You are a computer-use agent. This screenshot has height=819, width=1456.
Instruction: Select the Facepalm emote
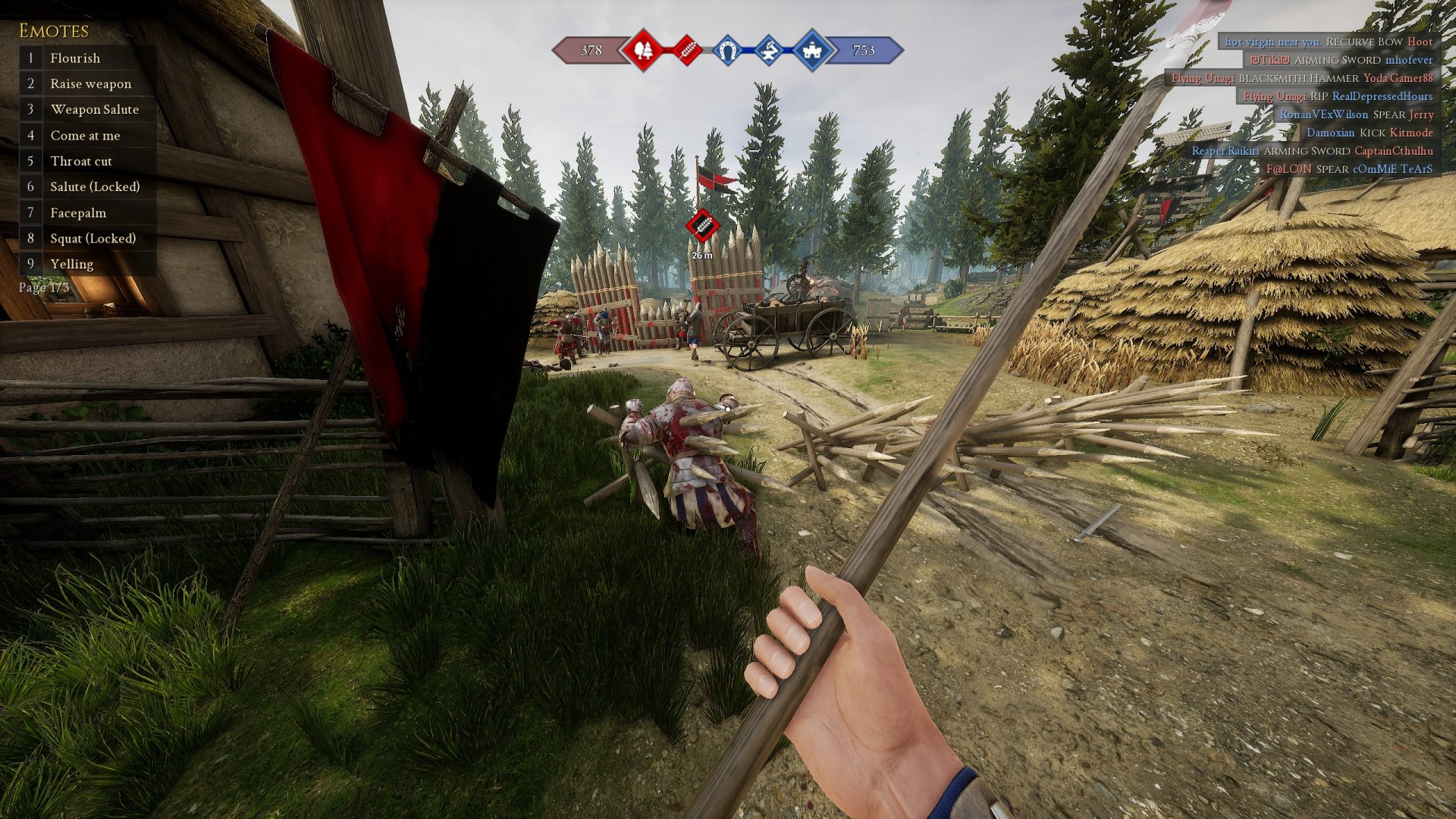coord(78,213)
